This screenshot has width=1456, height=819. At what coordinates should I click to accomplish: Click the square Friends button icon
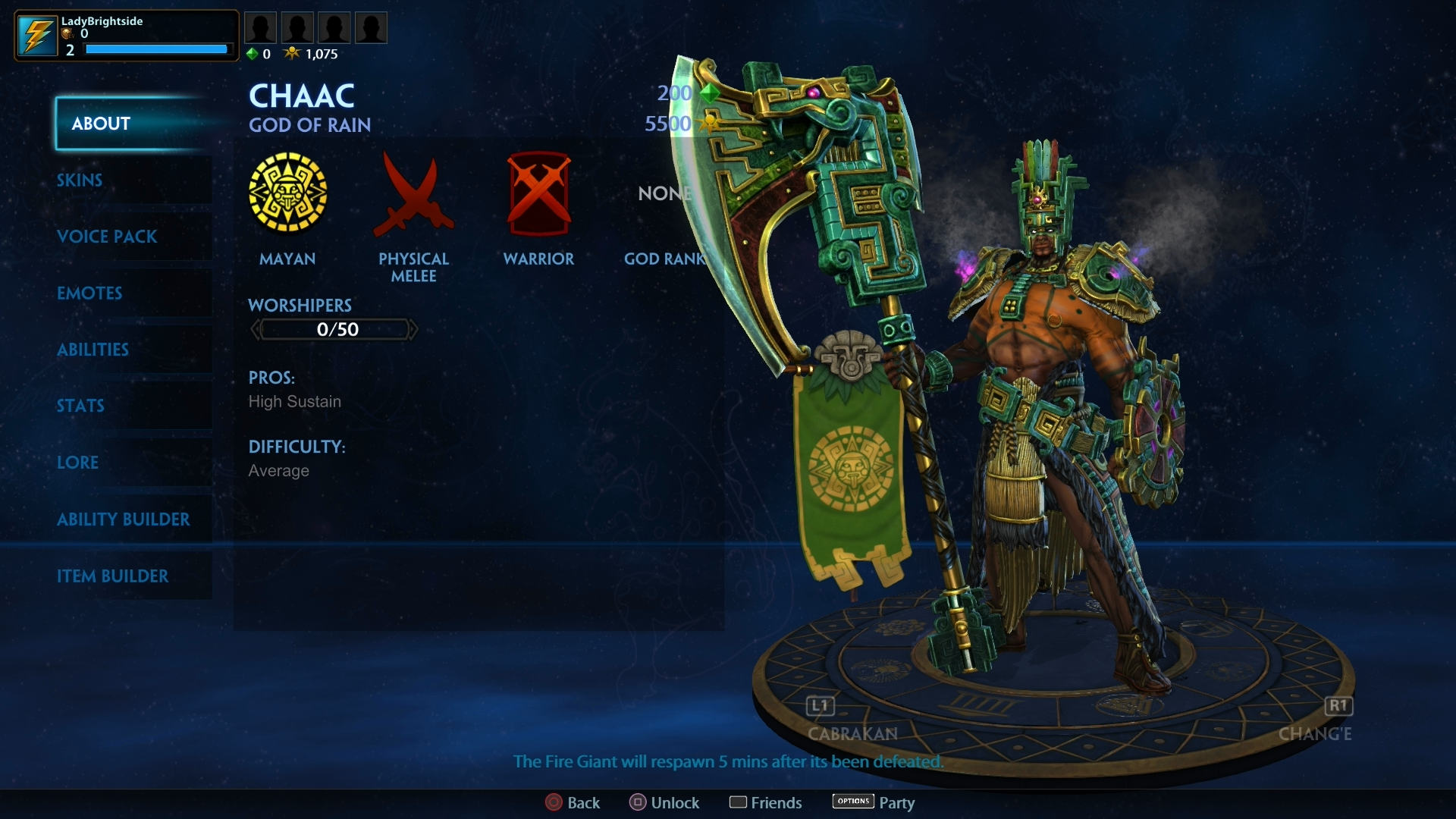click(x=739, y=802)
